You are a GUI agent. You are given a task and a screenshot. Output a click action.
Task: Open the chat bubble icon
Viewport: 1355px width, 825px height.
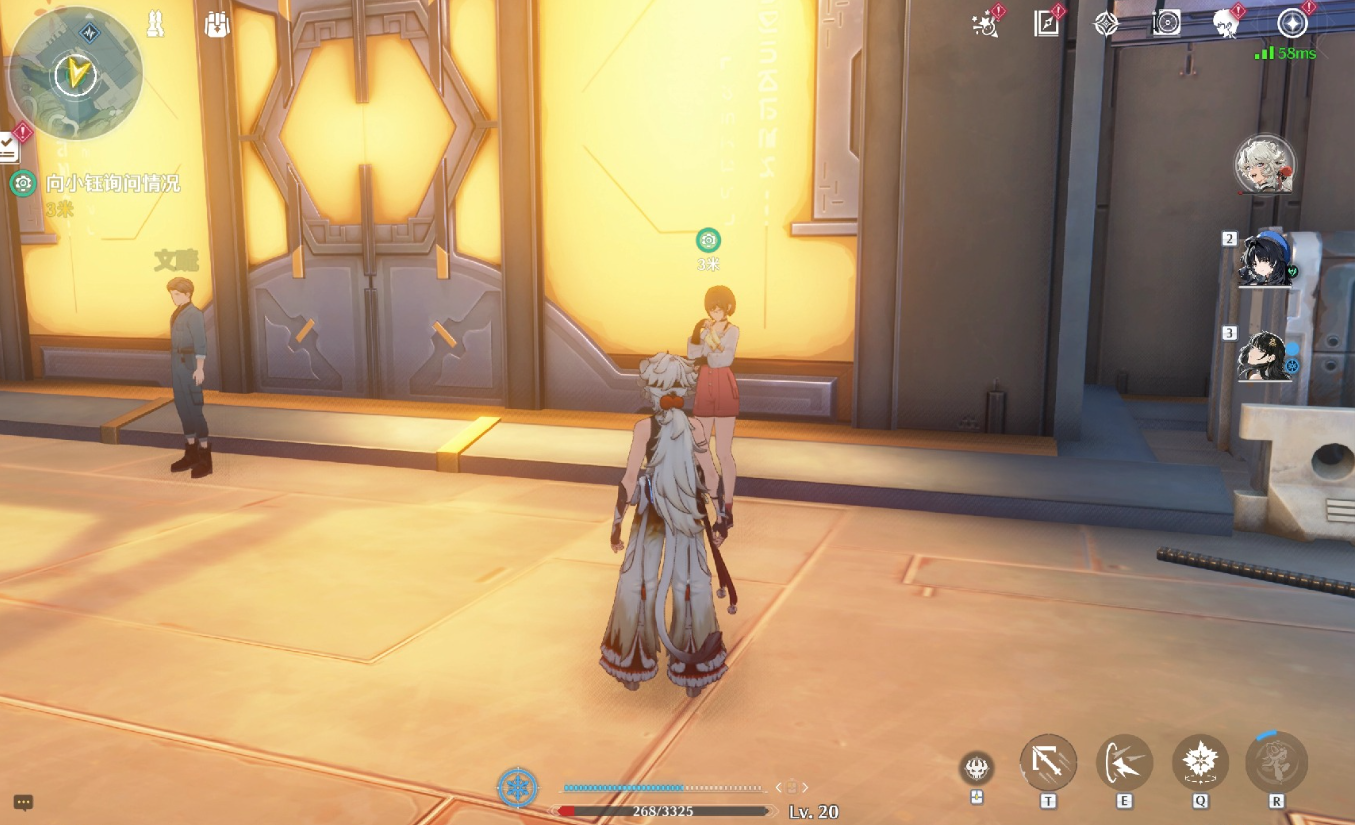24,802
